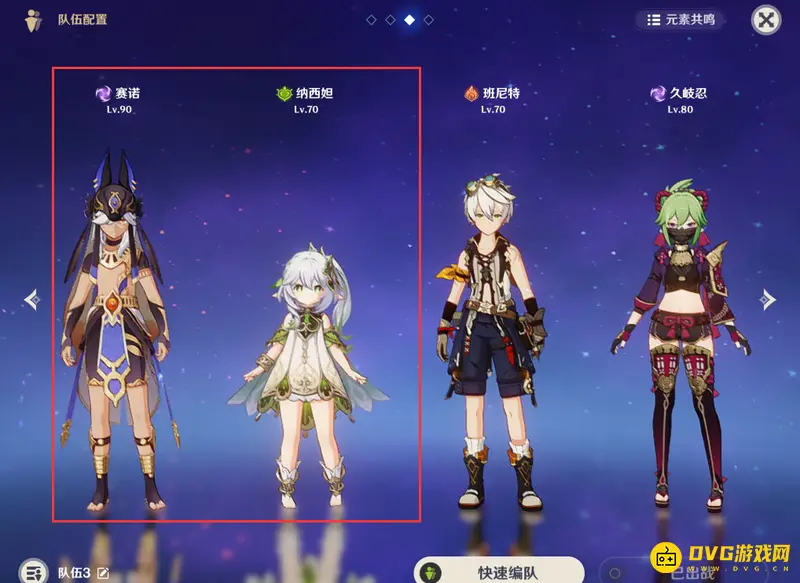Image resolution: width=800 pixels, height=583 pixels.
Task: Edit the 队伍3 team name
Action: (102, 573)
